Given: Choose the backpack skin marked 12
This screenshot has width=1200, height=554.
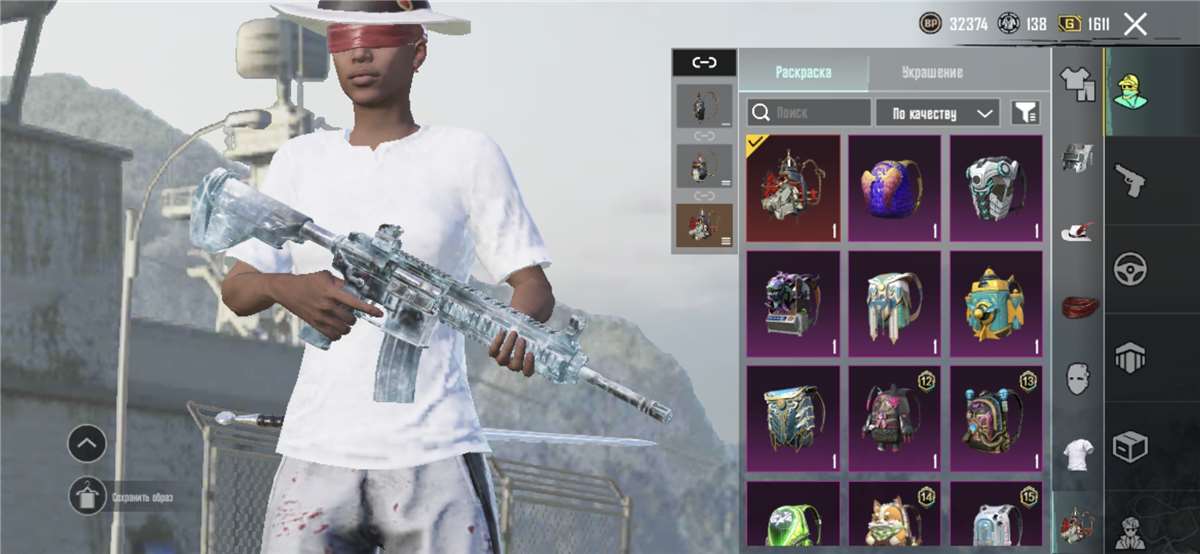Looking at the screenshot, I should click(x=895, y=418).
